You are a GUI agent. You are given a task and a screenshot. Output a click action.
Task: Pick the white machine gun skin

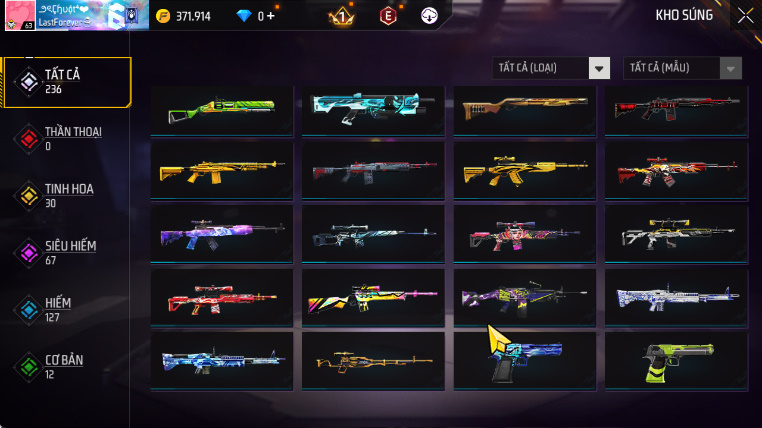tap(675, 298)
